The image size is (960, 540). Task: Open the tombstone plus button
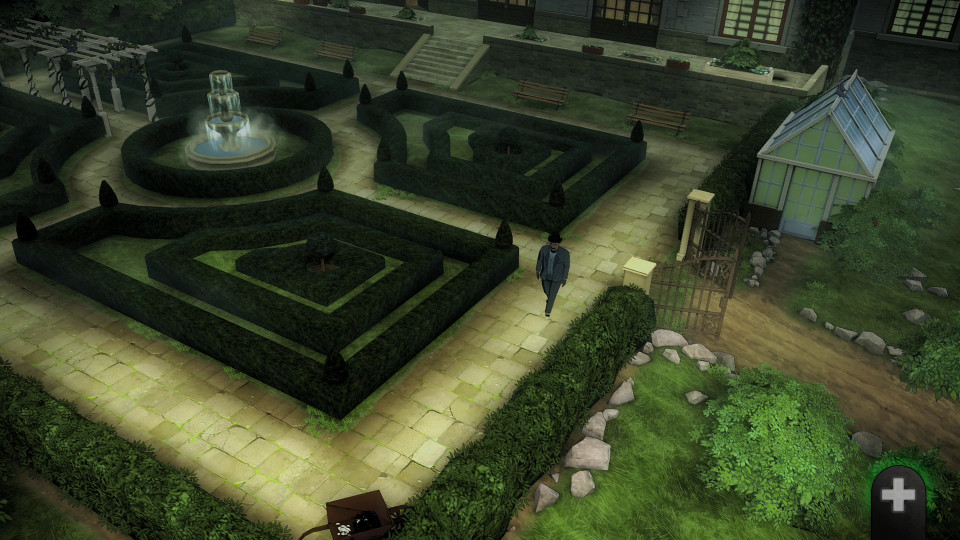pos(898,497)
